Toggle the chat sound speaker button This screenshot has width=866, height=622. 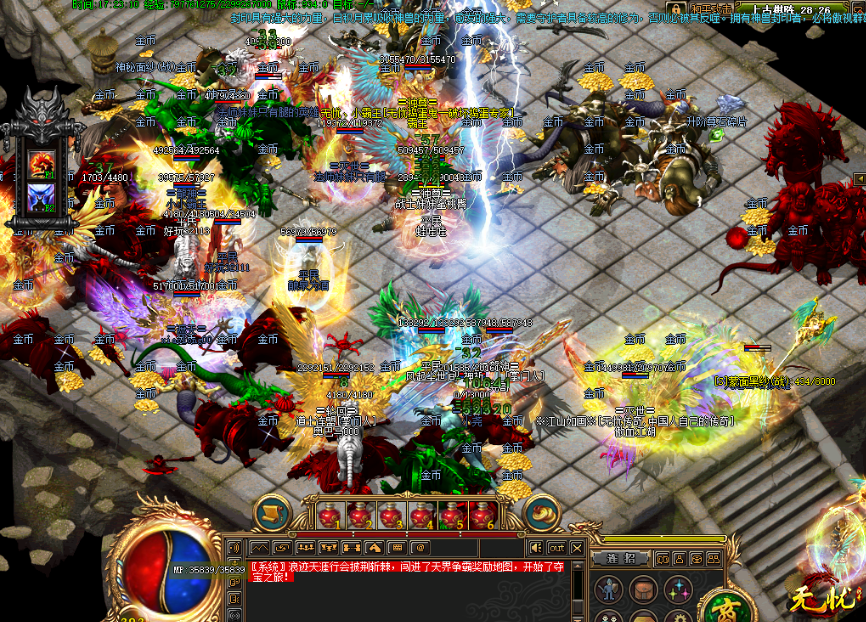pos(535,547)
